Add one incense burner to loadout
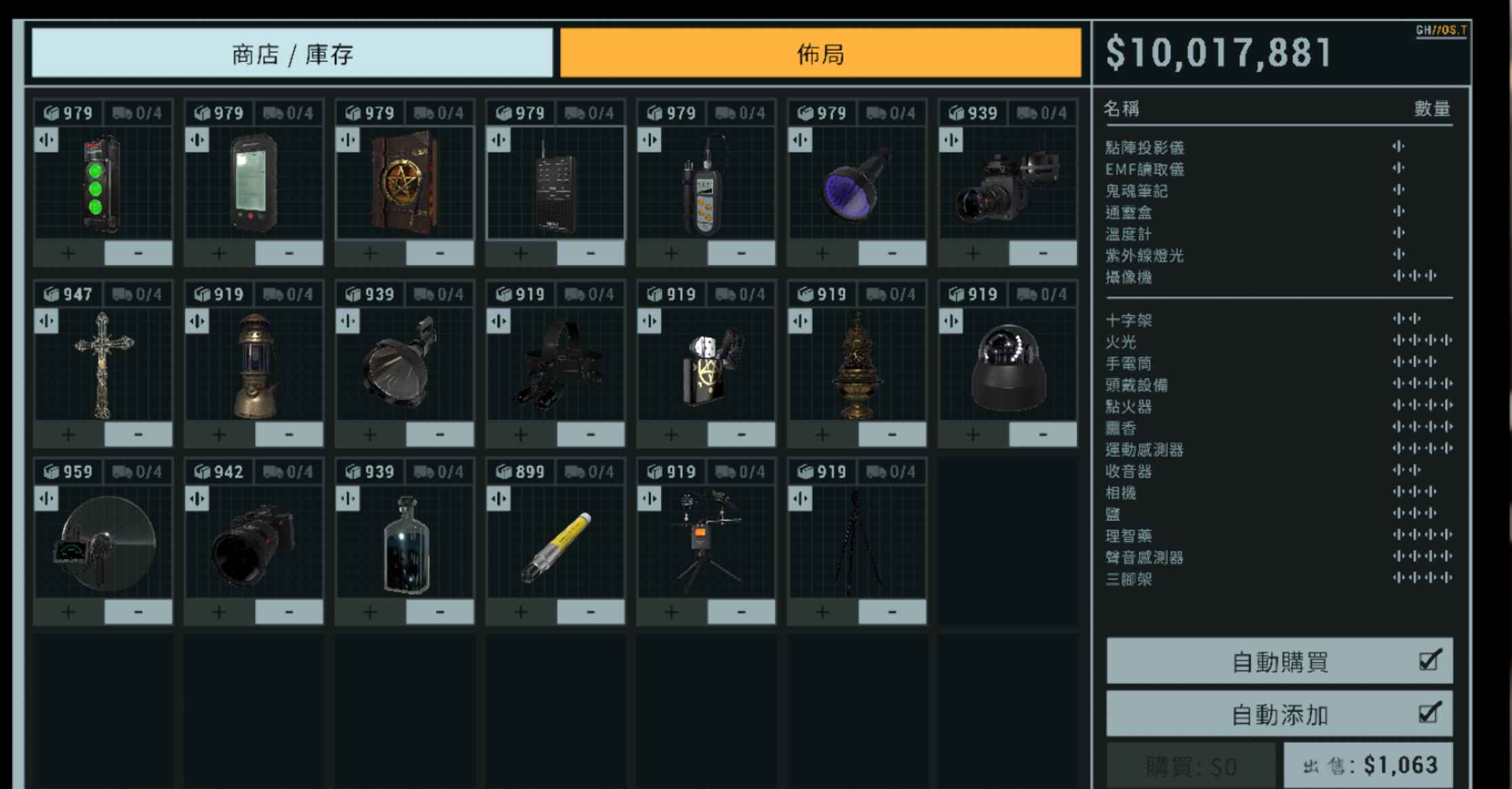Image resolution: width=1512 pixels, height=789 pixels. click(x=822, y=435)
